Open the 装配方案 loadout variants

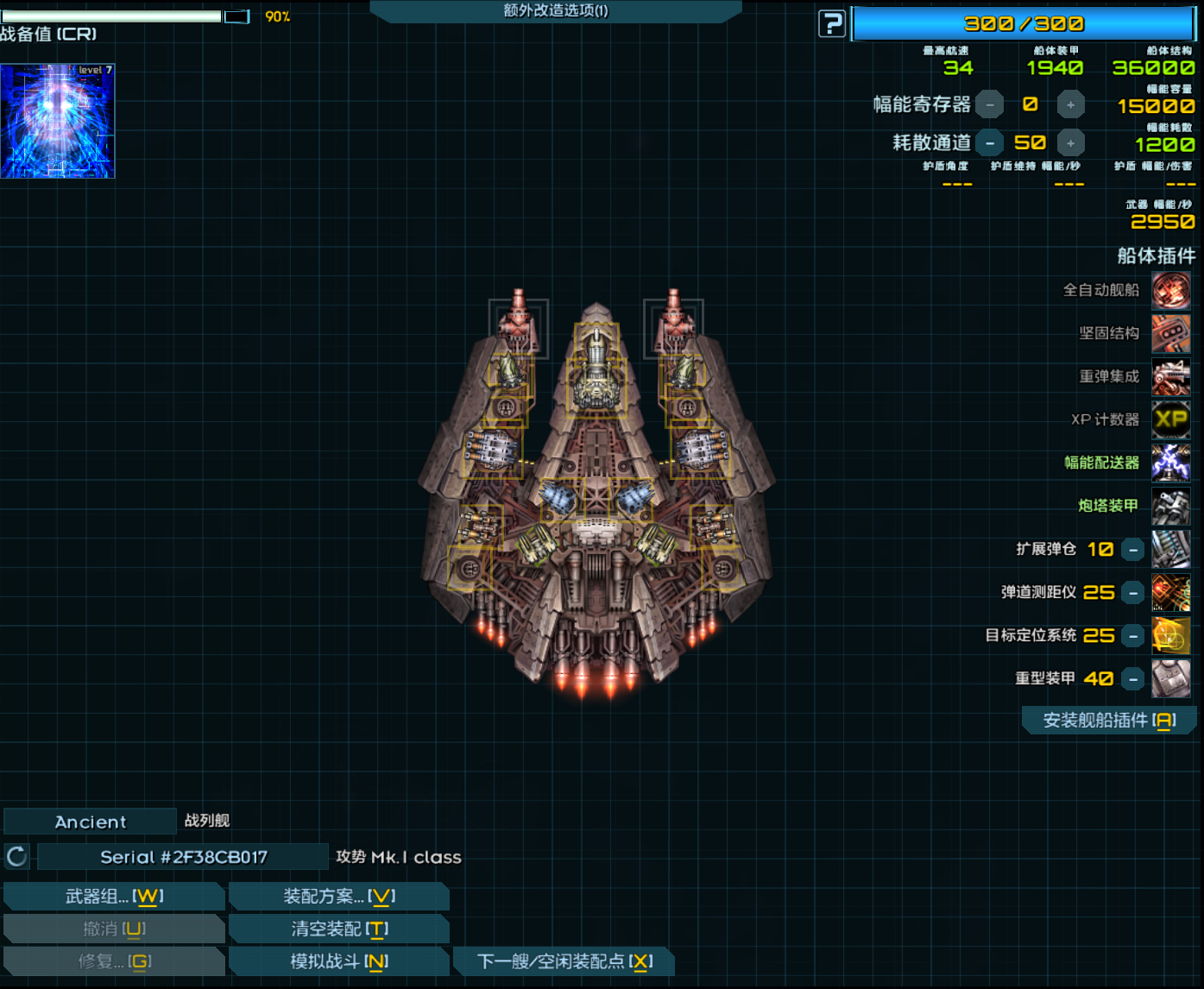pyautogui.click(x=339, y=897)
